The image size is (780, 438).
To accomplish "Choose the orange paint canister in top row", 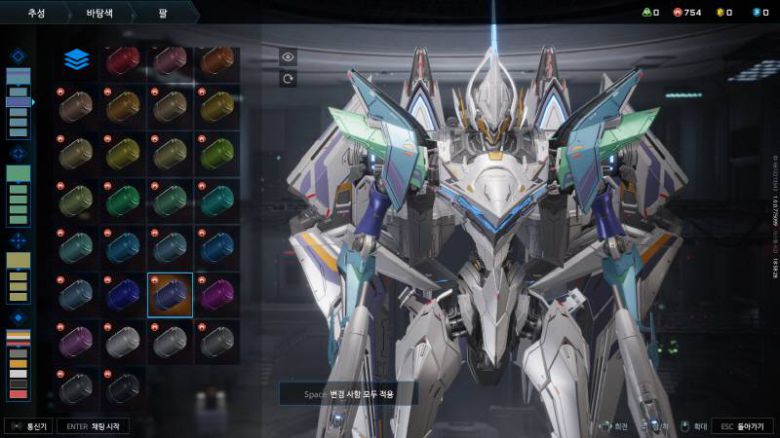I will pos(216,60).
